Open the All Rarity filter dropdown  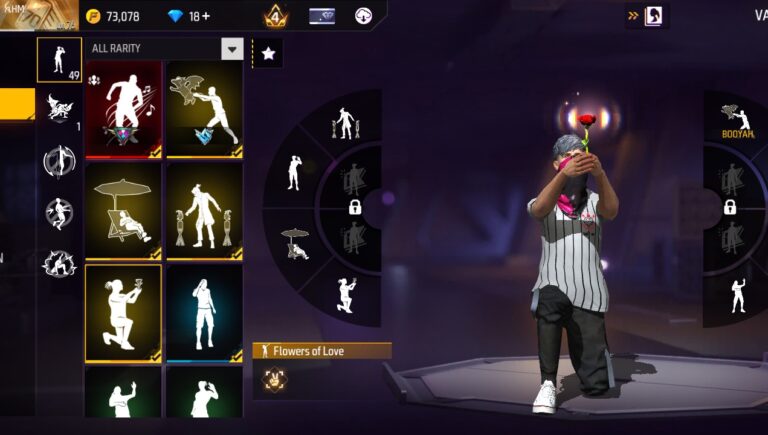point(232,48)
